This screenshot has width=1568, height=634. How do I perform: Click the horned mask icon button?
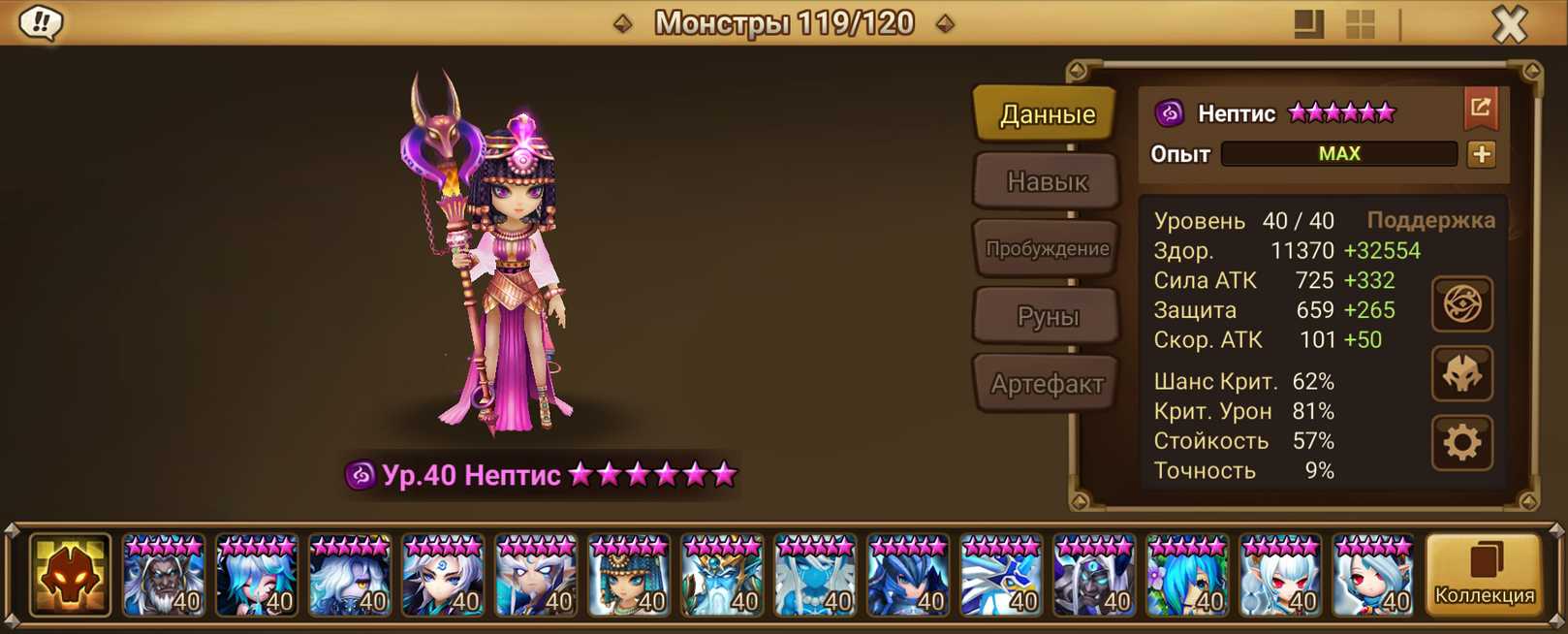point(1461,373)
